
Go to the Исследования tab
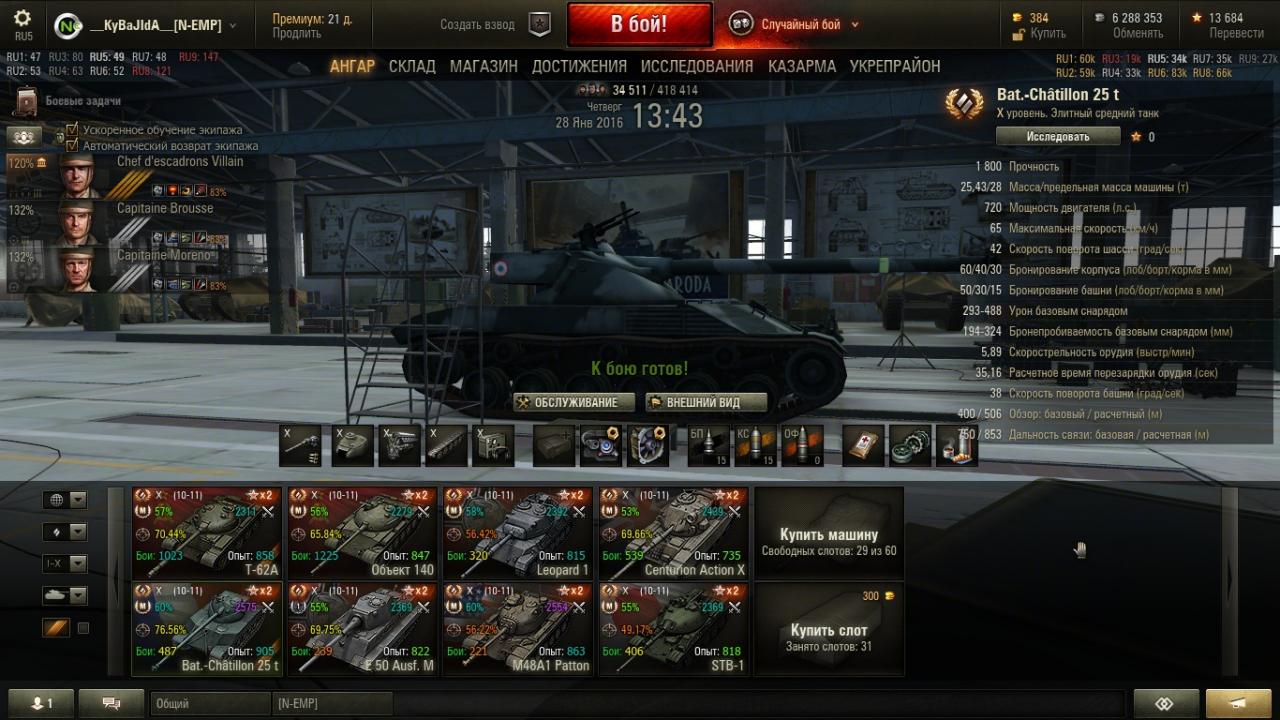click(x=697, y=66)
